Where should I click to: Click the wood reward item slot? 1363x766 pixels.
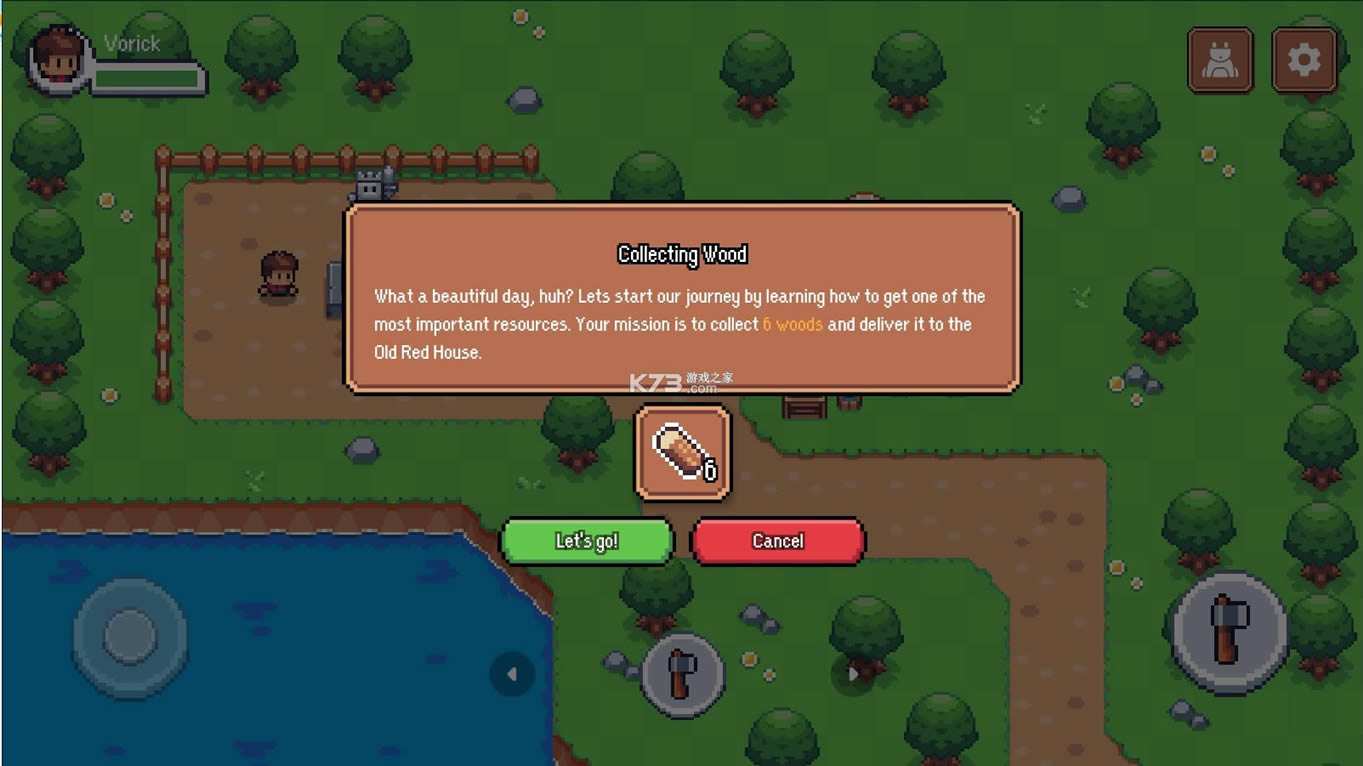[683, 453]
